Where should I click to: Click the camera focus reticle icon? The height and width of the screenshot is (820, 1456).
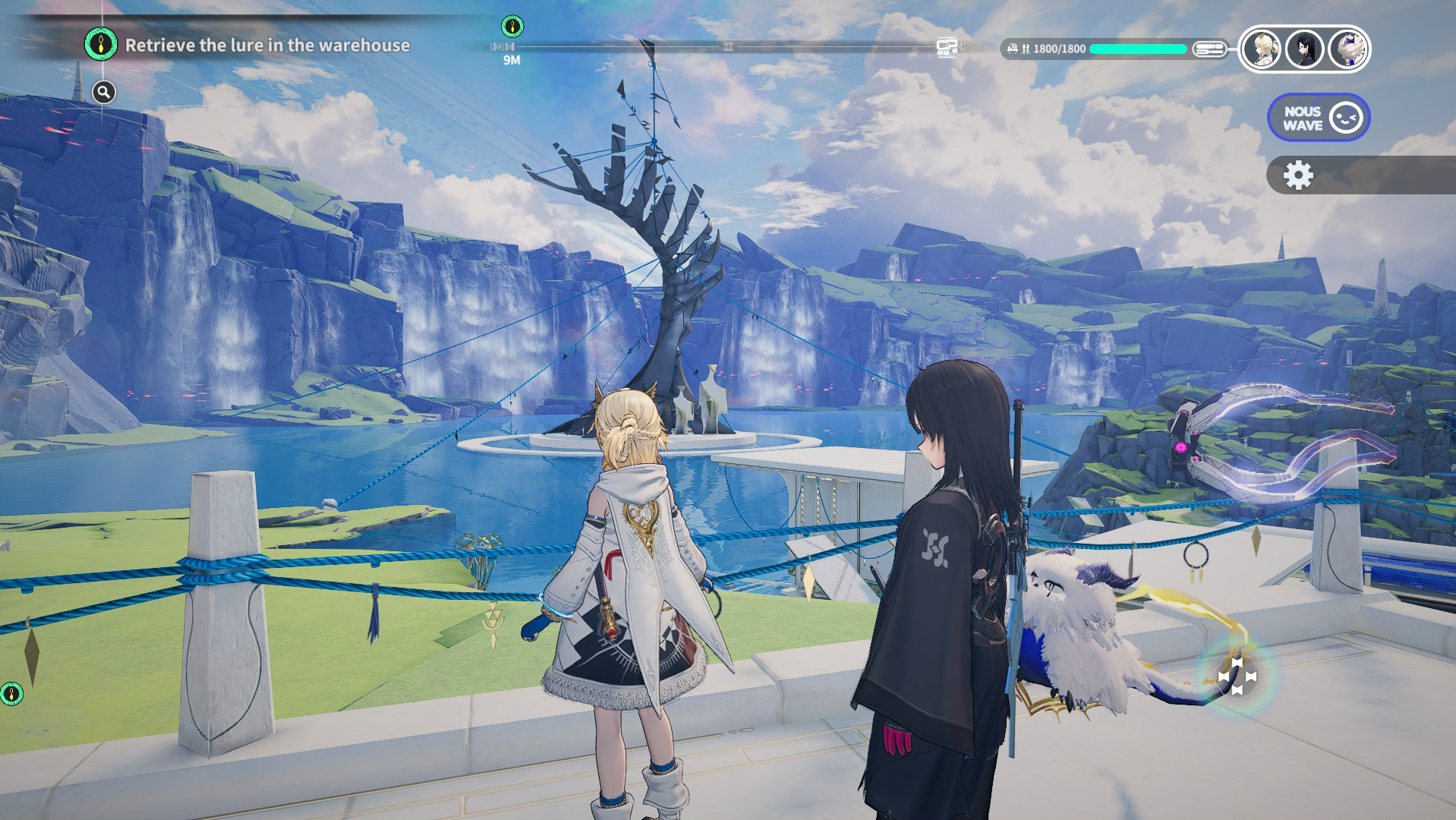(x=1237, y=676)
